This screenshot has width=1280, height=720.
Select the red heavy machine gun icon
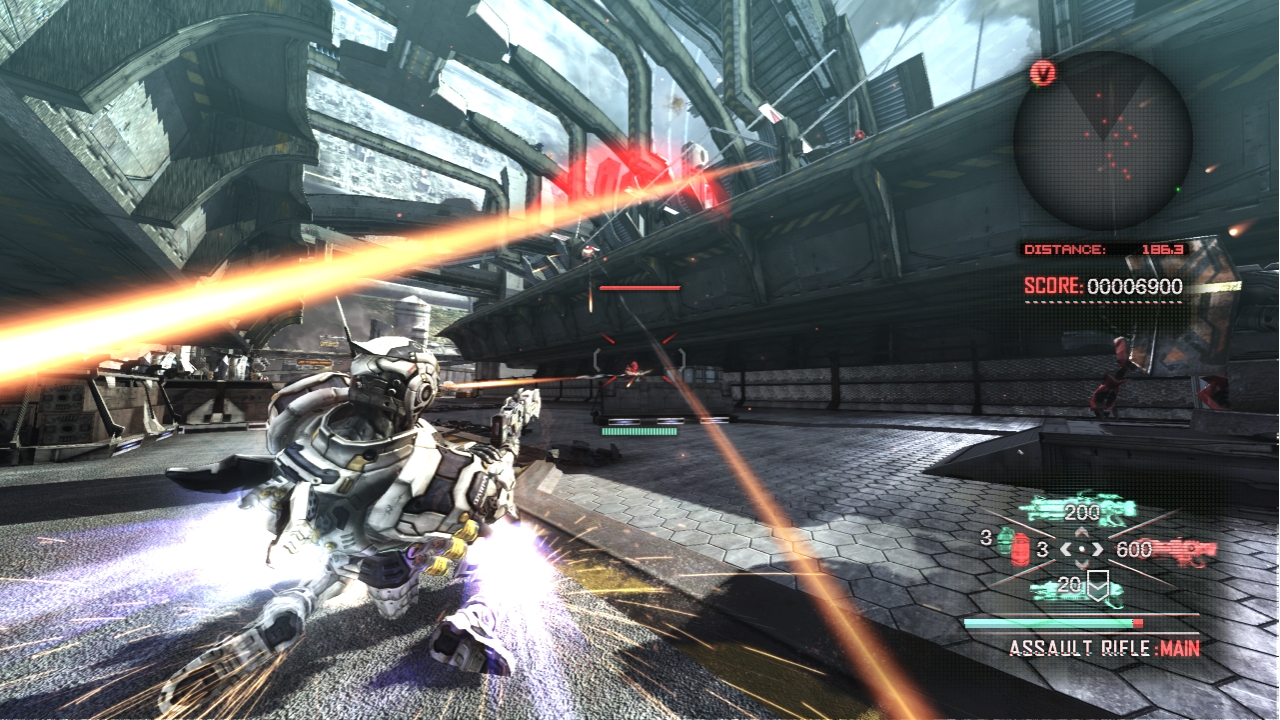coord(1178,548)
